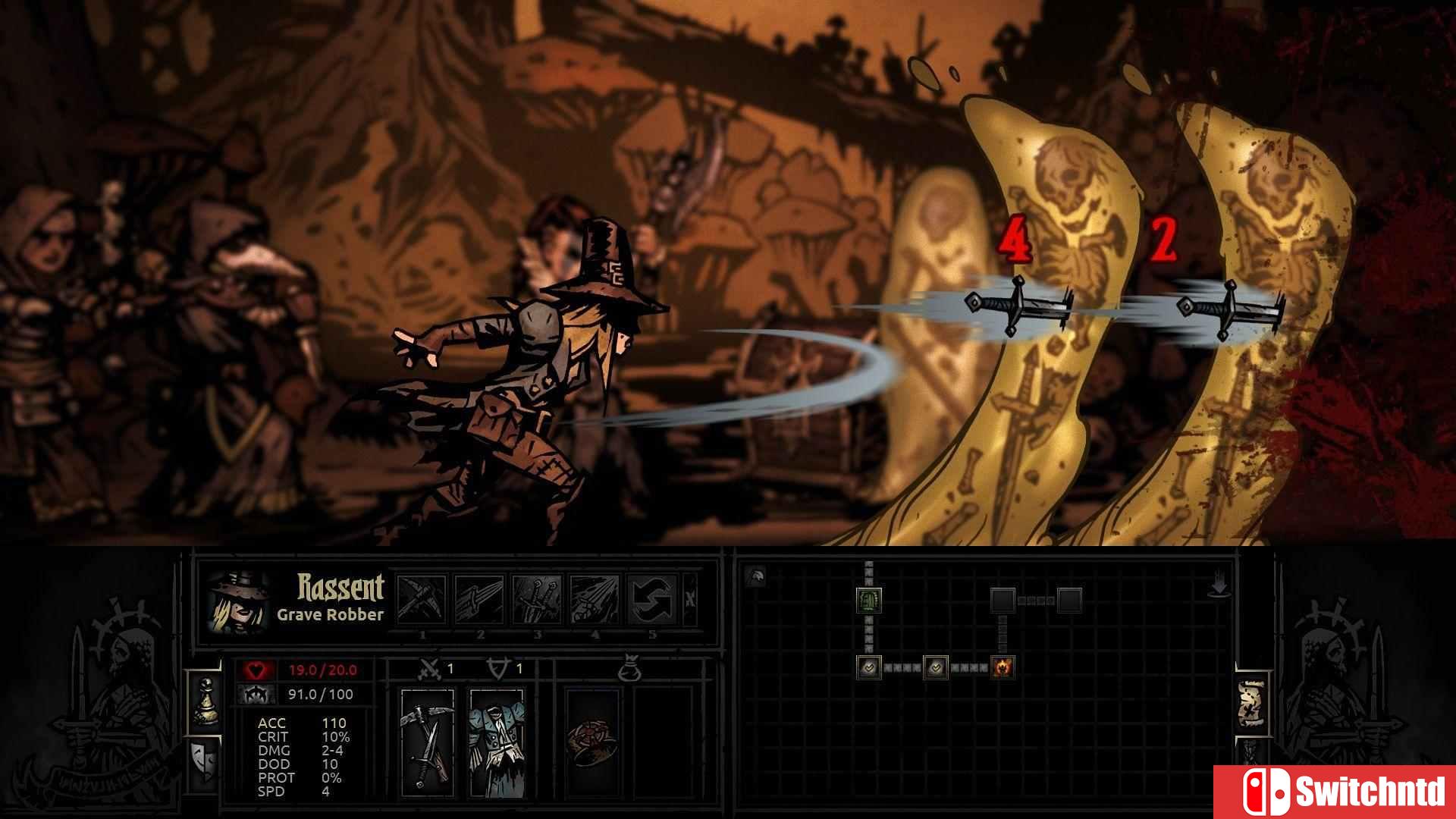The image size is (1456, 819).
Task: Expand the green curio room icon on the map
Action: pyautogui.click(x=870, y=601)
